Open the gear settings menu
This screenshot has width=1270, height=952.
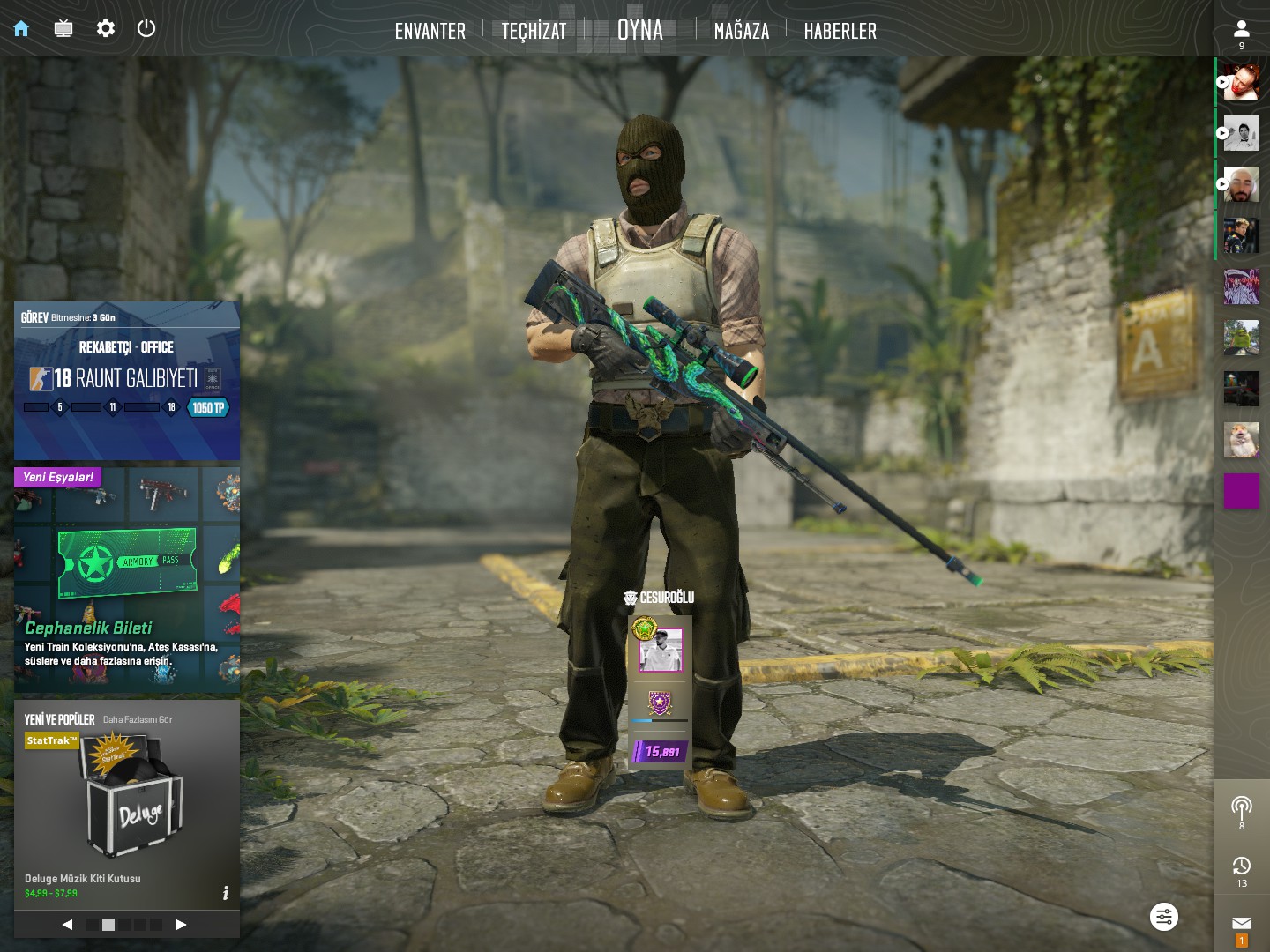coord(106,29)
